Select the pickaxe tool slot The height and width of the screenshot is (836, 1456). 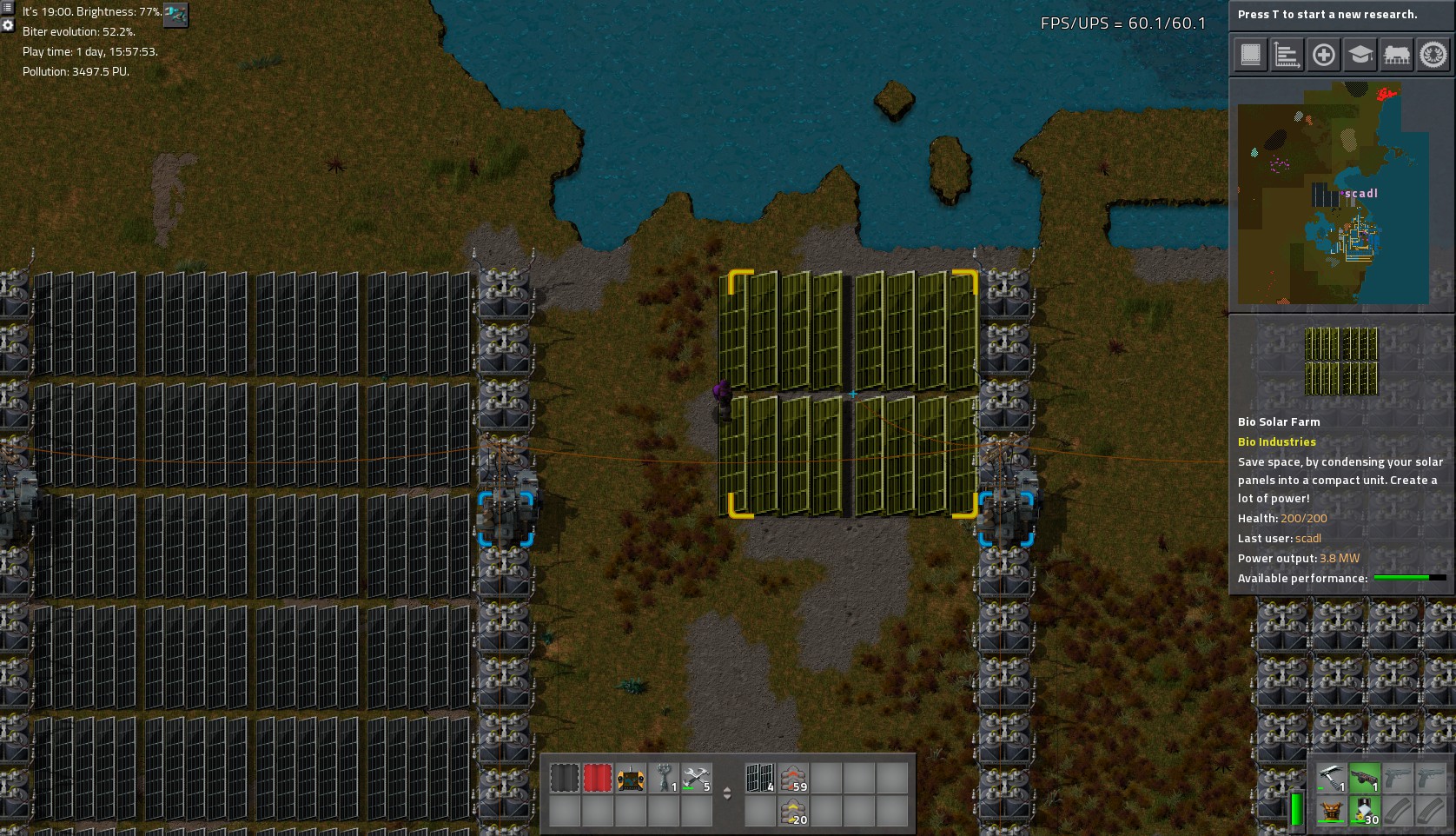pyautogui.click(x=1331, y=778)
